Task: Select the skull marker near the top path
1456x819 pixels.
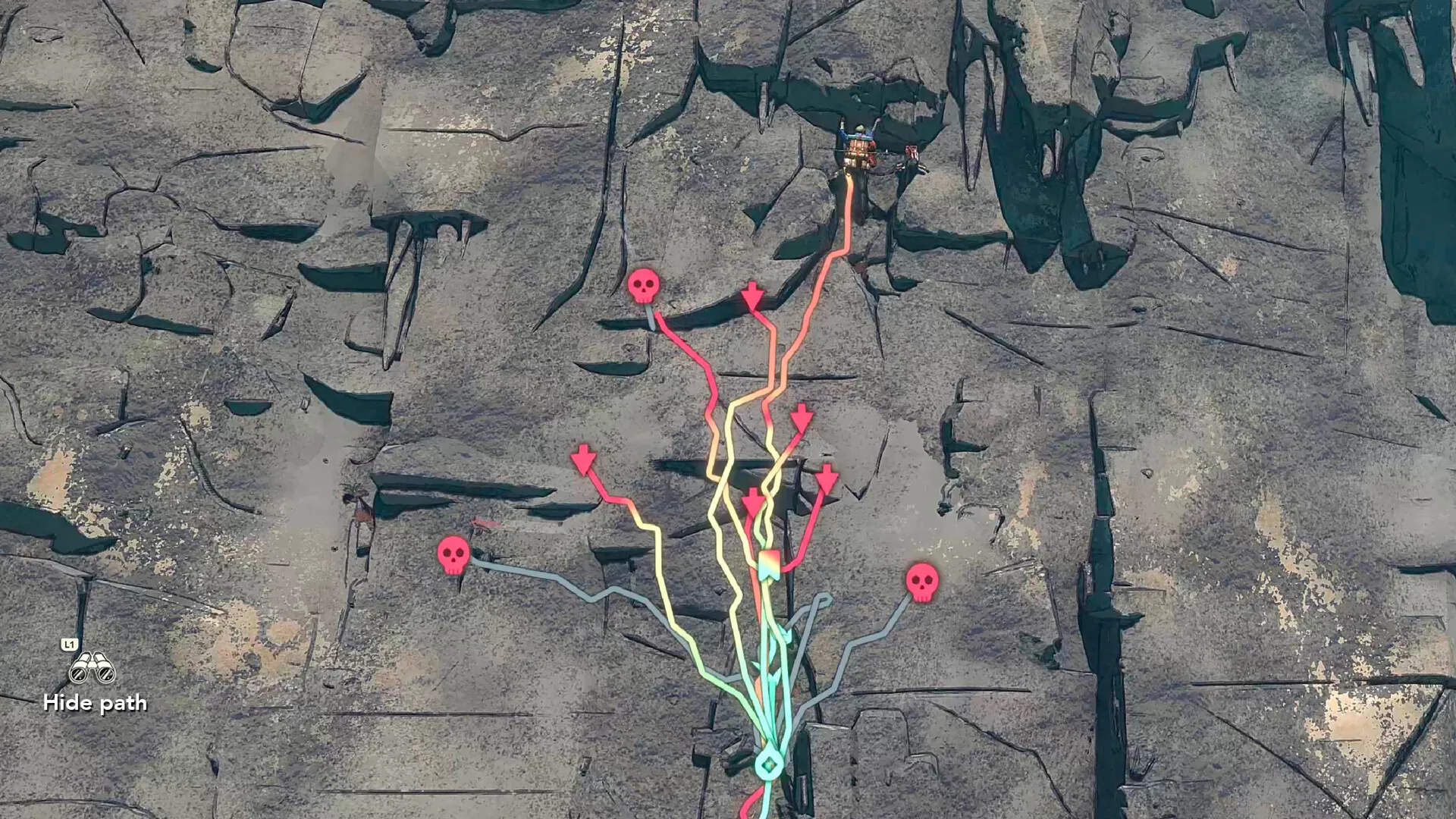Action: (645, 287)
